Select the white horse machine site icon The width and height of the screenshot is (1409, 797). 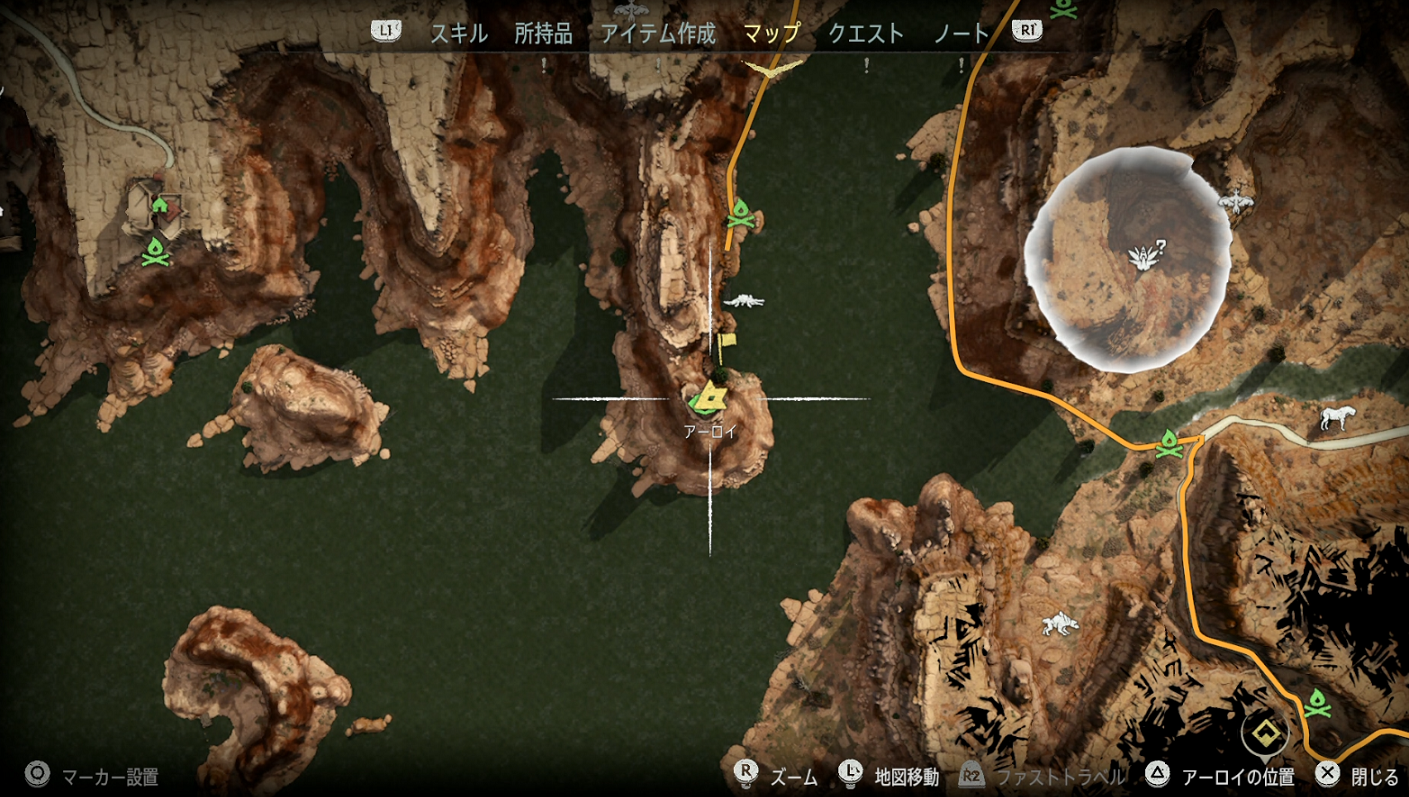coord(1335,418)
